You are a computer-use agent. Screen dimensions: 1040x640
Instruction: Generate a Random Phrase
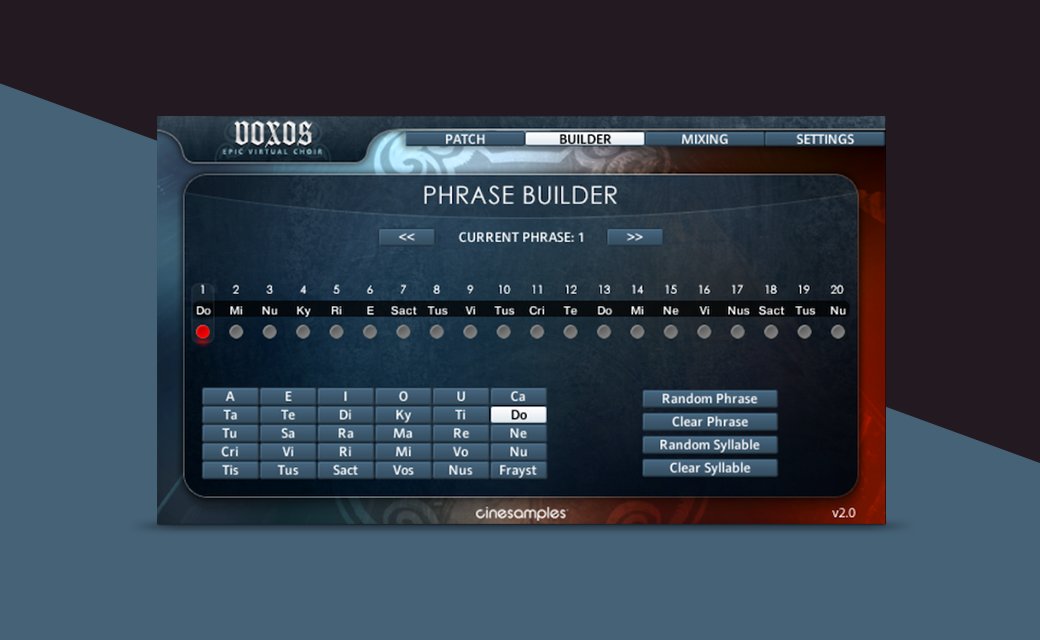point(709,399)
